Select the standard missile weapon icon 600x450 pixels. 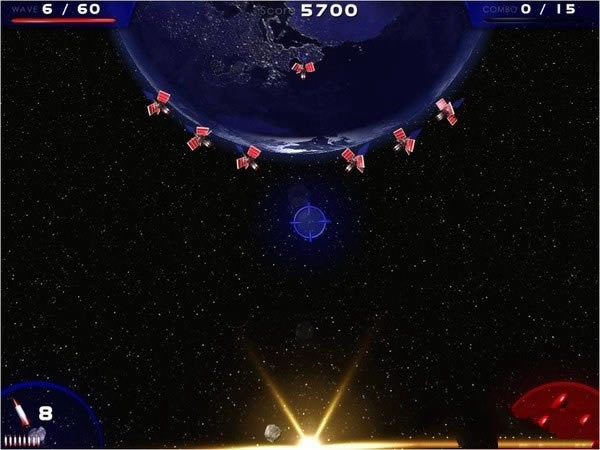[x=21, y=412]
